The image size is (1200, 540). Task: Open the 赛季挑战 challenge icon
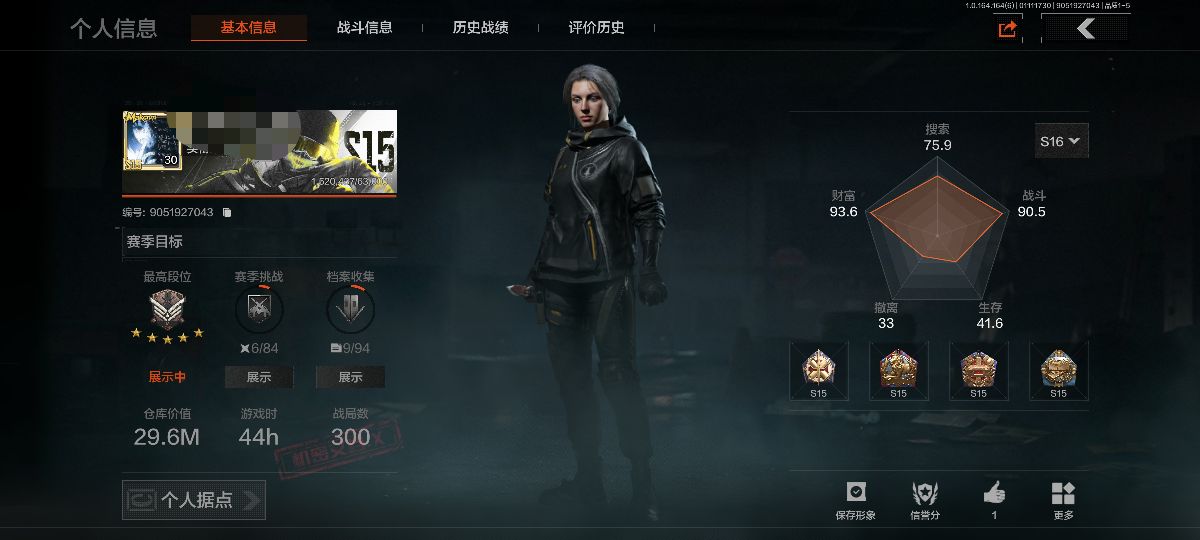pos(259,311)
